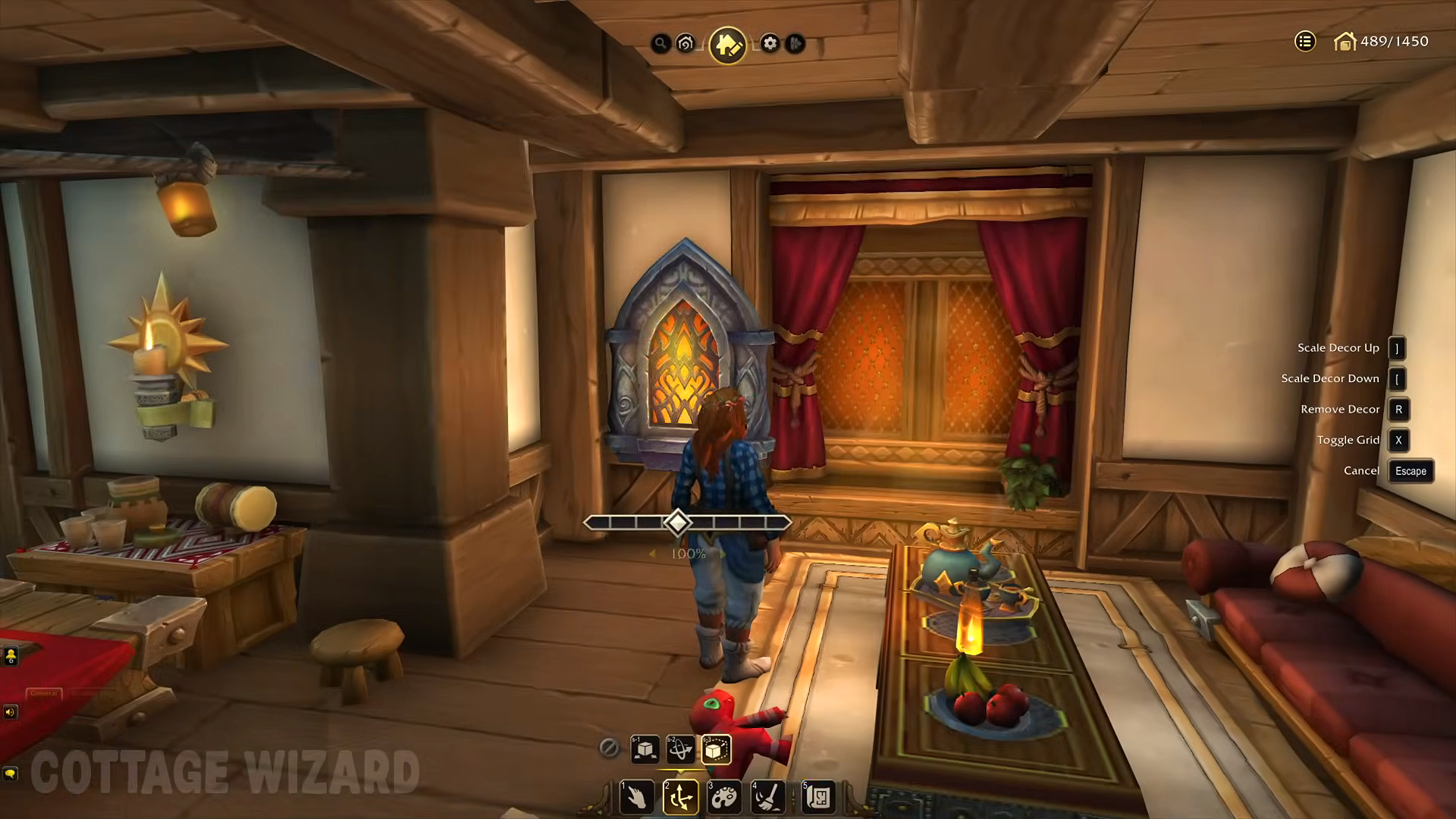Adjust the decor scale slider handle
1456x819 pixels.
pyautogui.click(x=677, y=522)
